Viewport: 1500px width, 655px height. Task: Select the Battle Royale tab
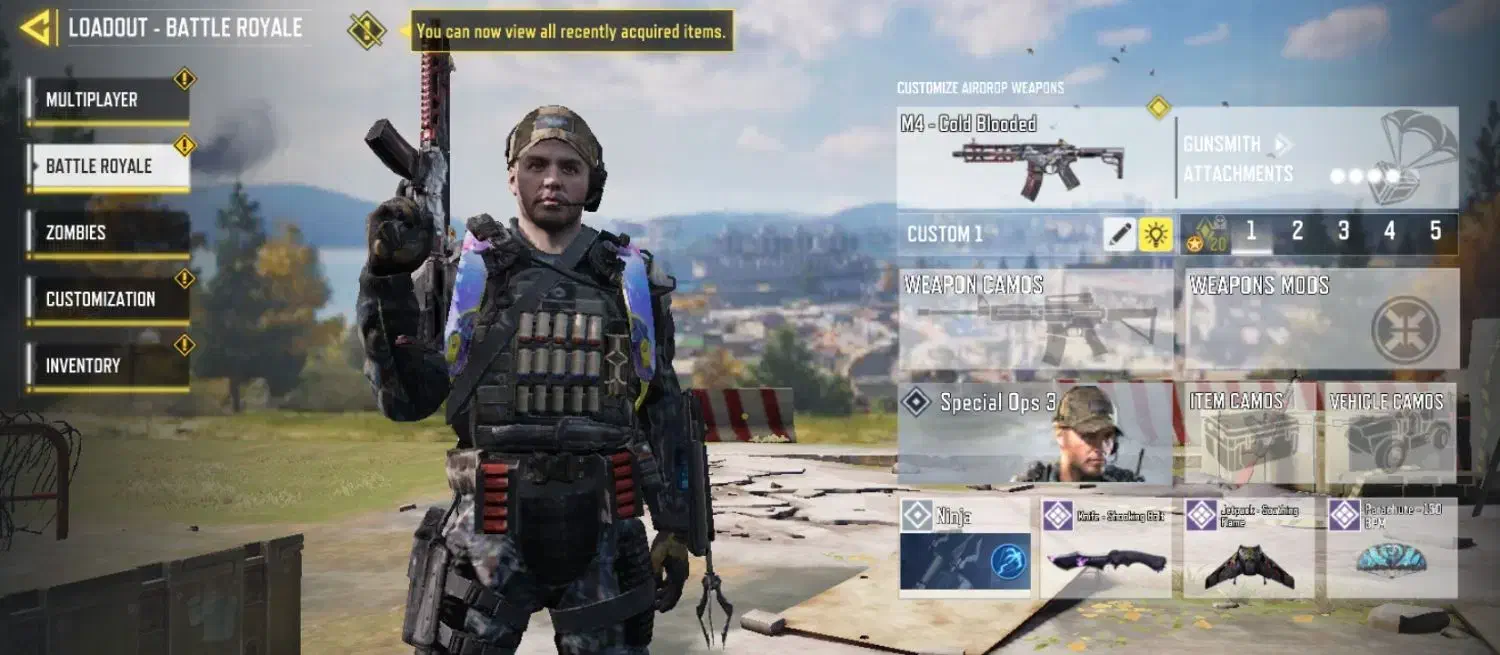pos(108,166)
